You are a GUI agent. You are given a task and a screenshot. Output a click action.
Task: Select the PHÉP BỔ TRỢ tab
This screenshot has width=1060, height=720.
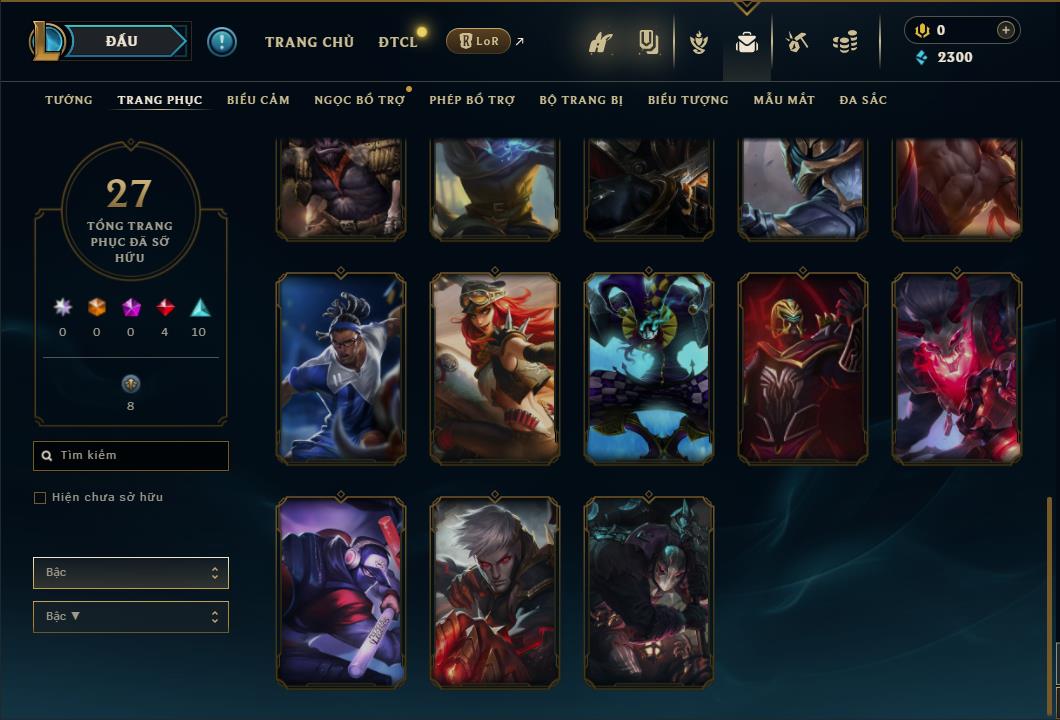[x=471, y=100]
